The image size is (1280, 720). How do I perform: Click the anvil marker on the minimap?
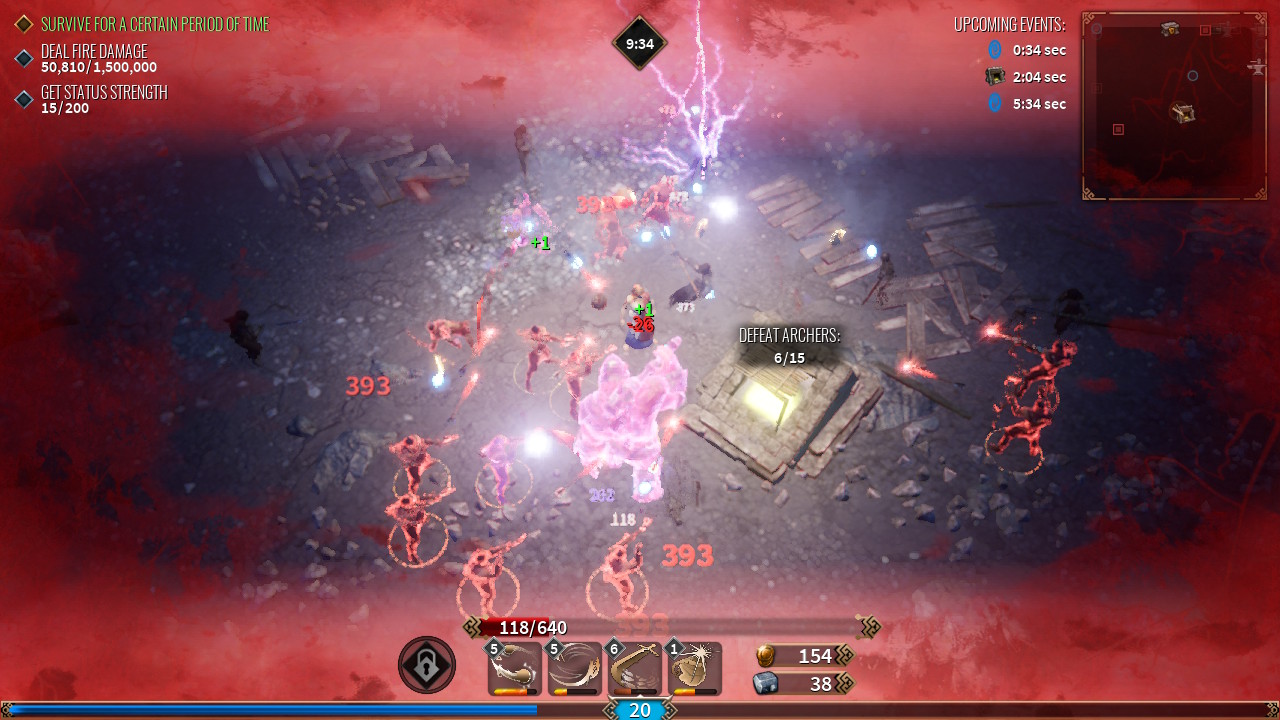[1257, 66]
